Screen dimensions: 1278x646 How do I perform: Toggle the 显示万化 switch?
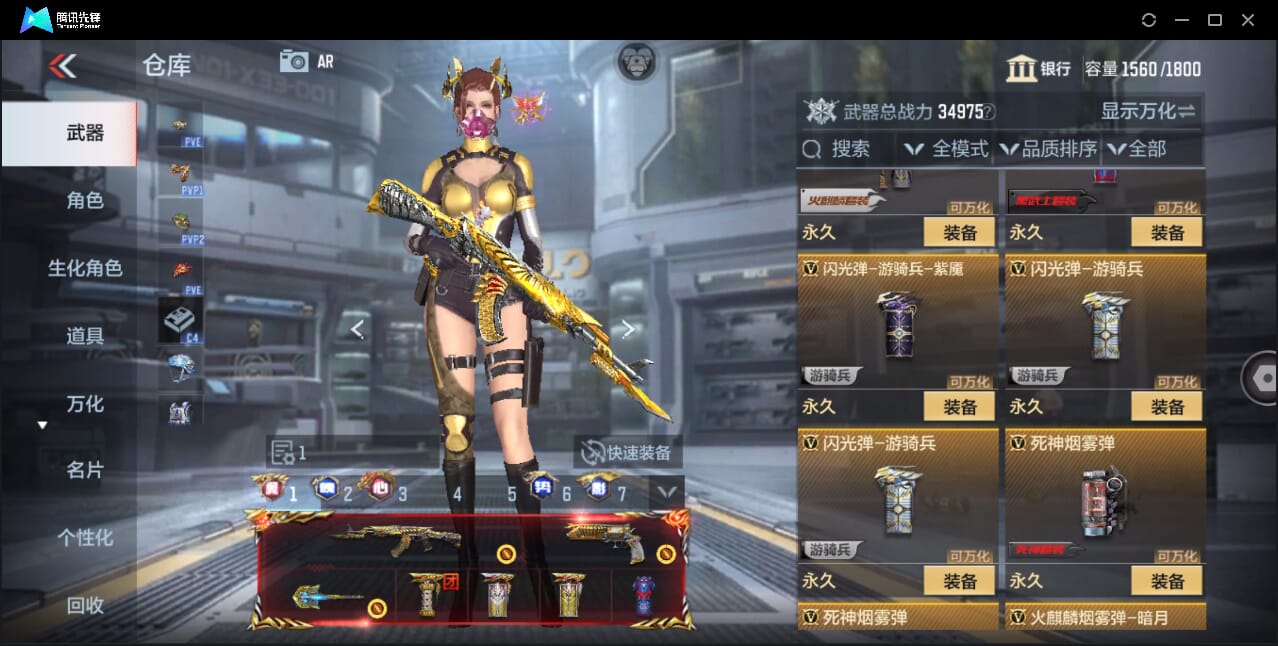pyautogui.click(x=1148, y=111)
